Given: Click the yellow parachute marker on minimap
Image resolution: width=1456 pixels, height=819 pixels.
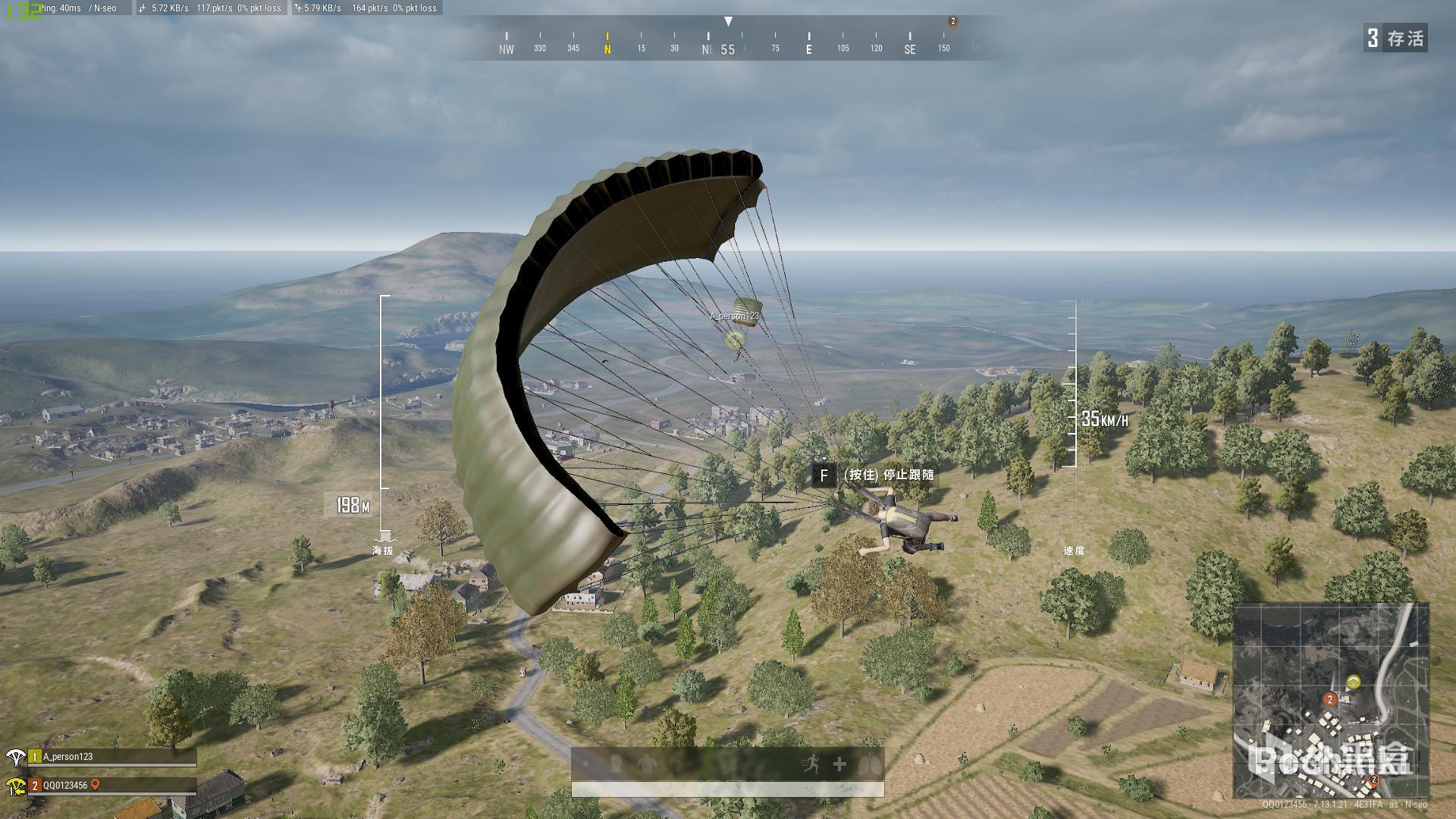Looking at the screenshot, I should tap(1354, 682).
